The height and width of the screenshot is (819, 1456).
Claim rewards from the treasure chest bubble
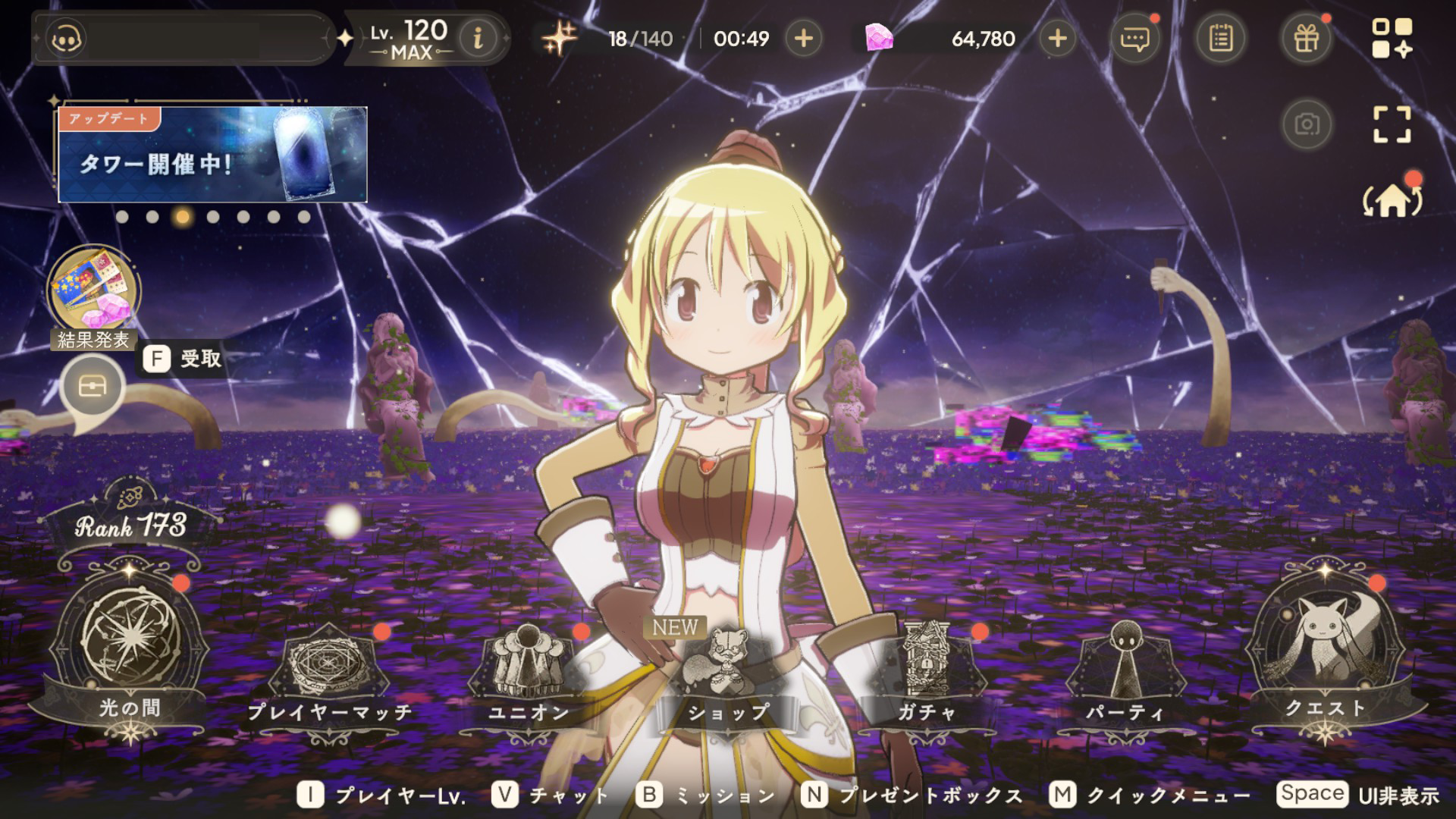click(93, 388)
